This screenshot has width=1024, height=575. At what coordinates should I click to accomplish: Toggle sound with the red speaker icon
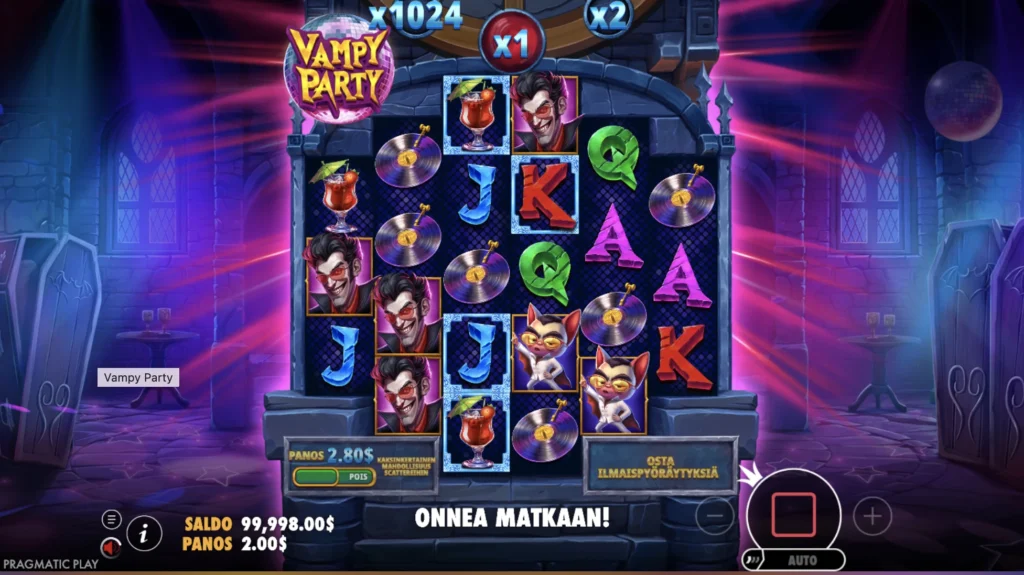coord(112,547)
